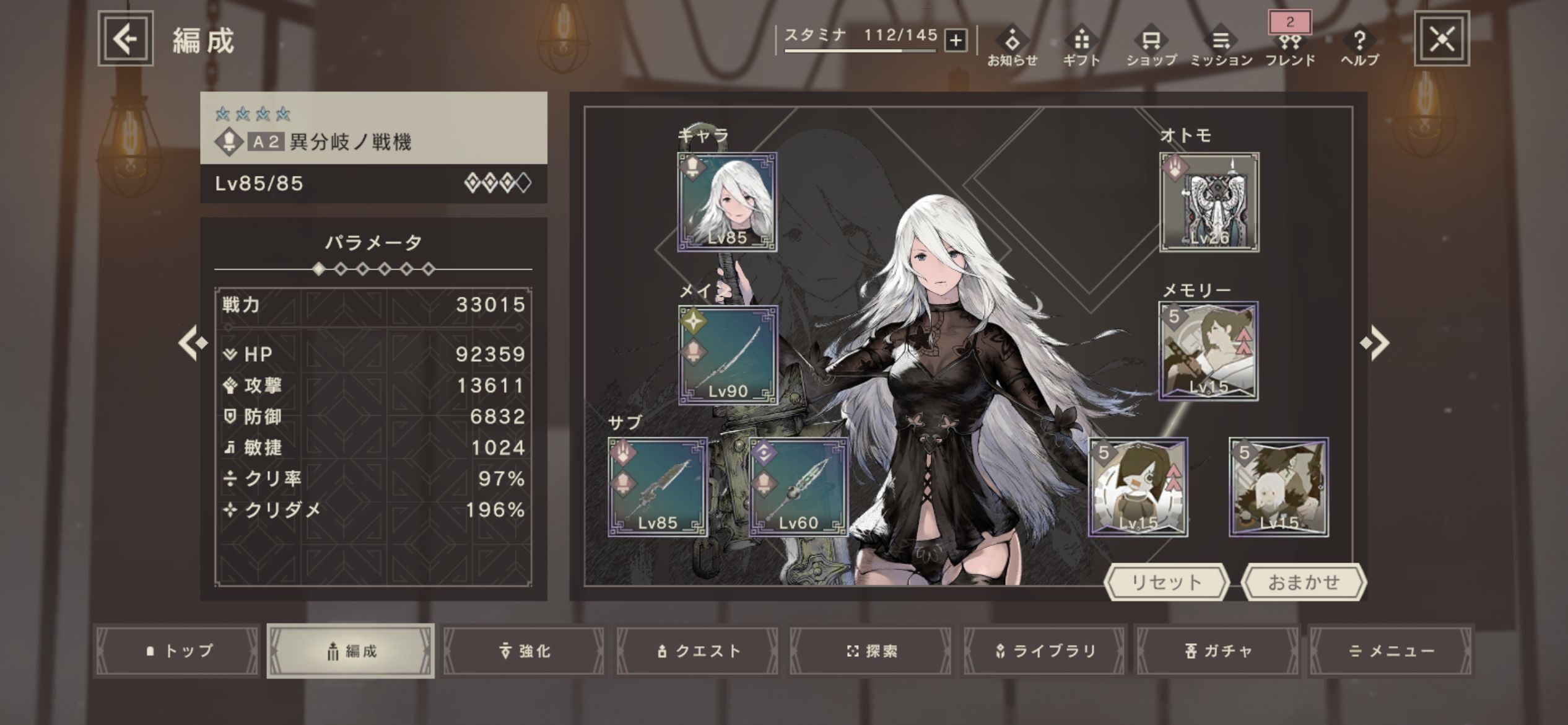Open the フレンド friends list
Screen dimensions: 1568x725
1290,47
